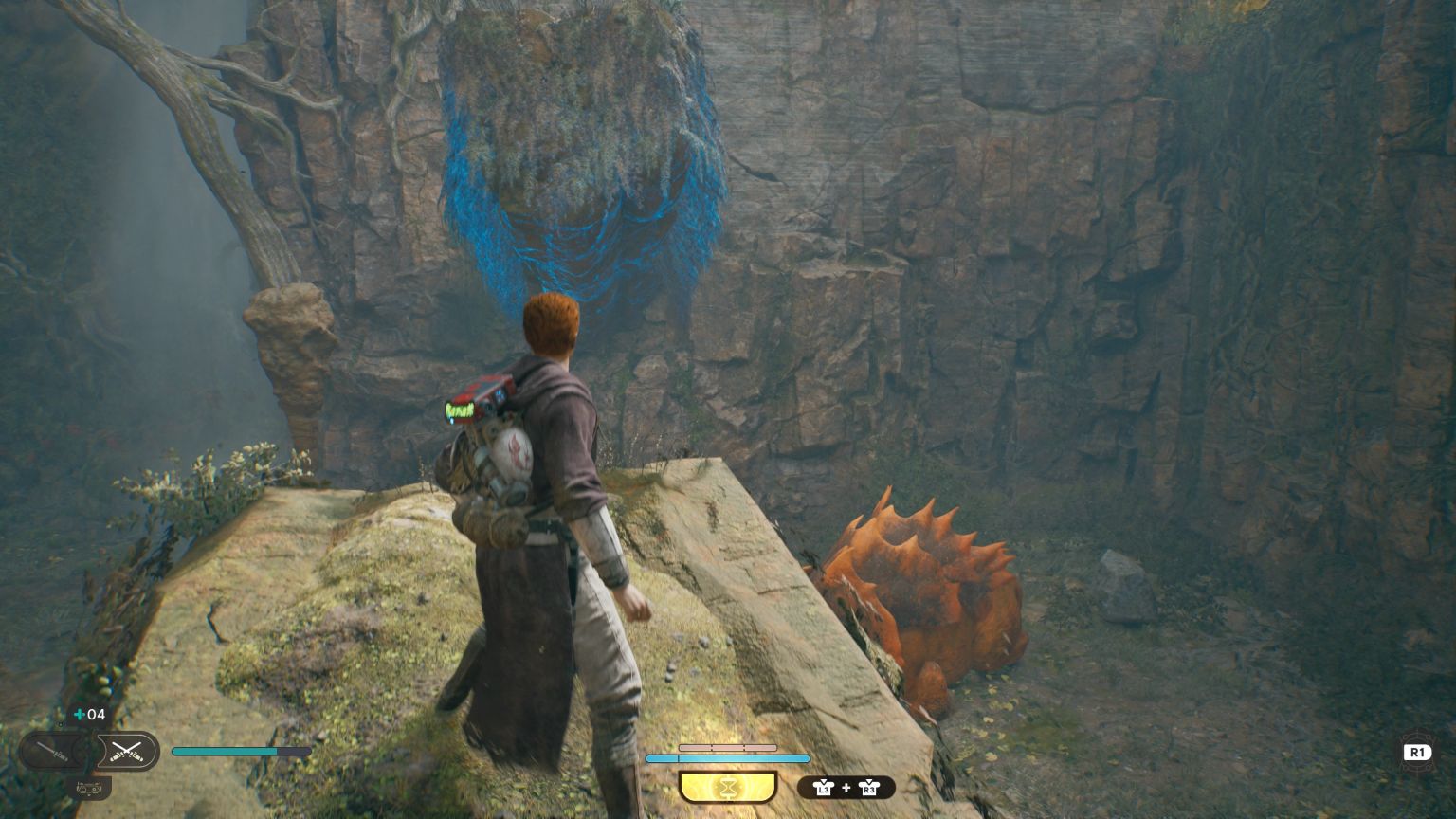Select the dual-wield crossed sabers stance icon
This screenshot has width=1456, height=819.
(x=126, y=752)
